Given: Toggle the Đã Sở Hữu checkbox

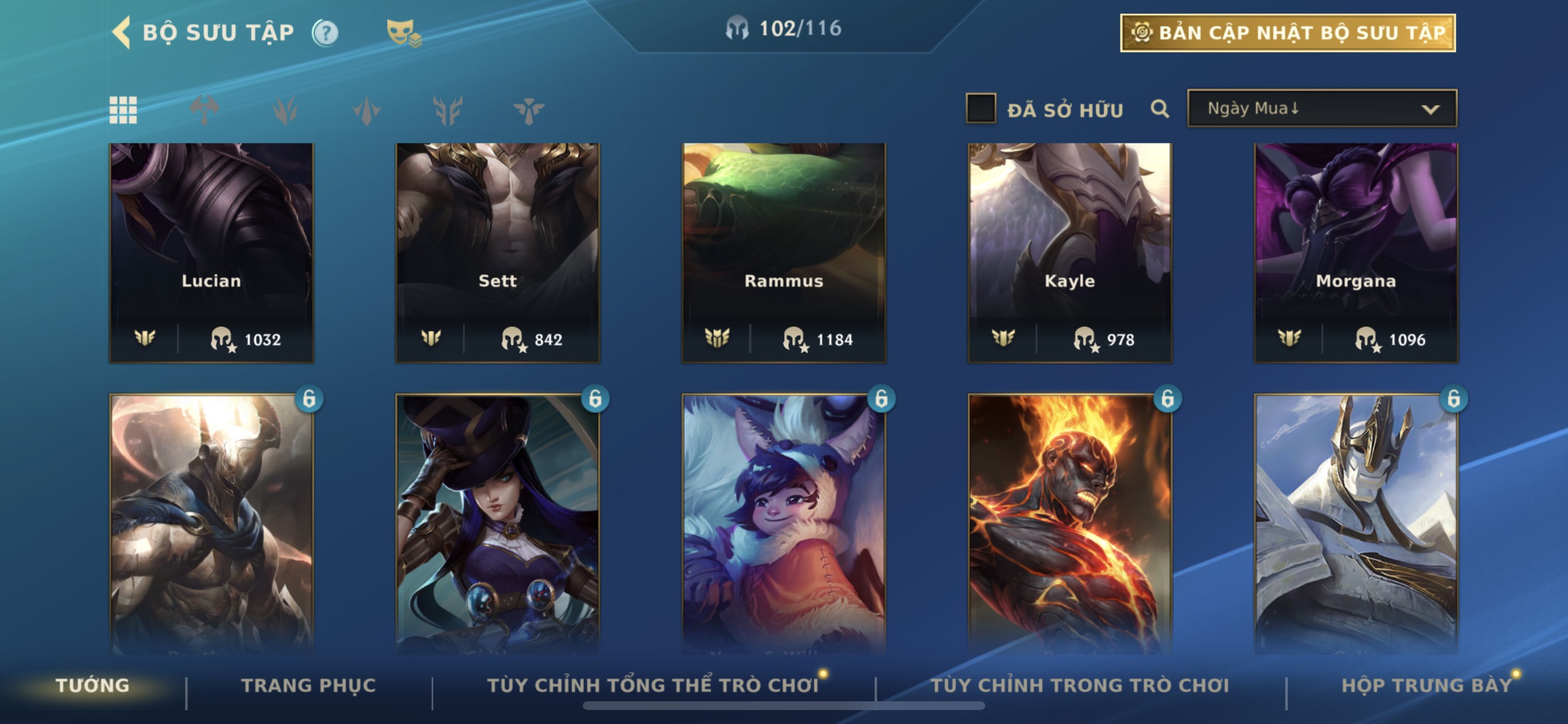Looking at the screenshot, I should [981, 109].
